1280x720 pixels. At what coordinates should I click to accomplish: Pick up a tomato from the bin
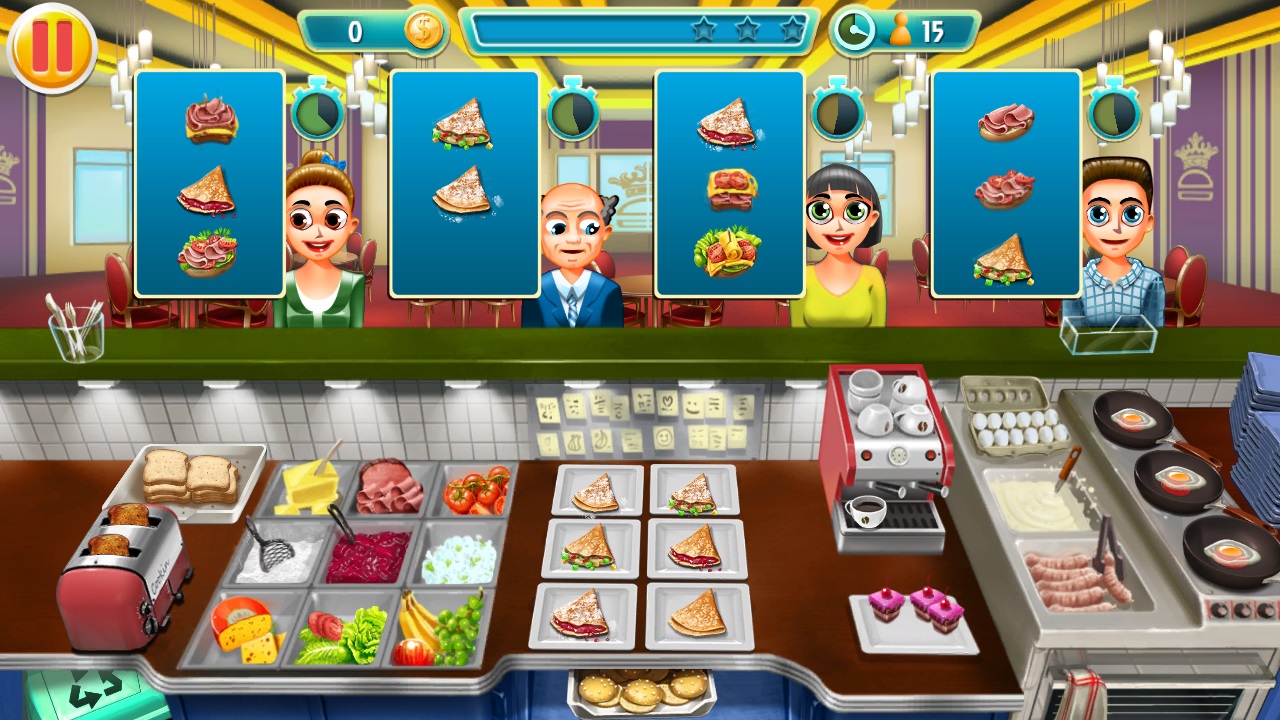478,488
